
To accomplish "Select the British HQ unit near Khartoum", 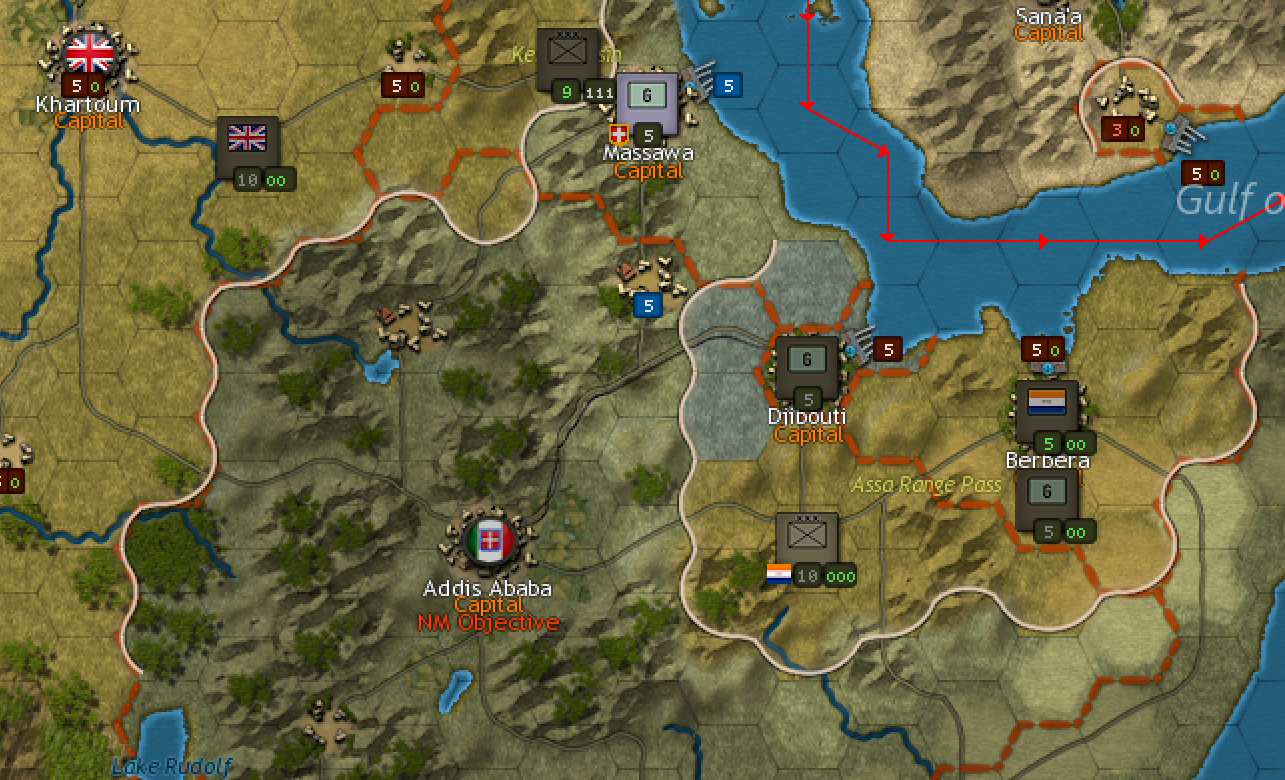I will [248, 140].
